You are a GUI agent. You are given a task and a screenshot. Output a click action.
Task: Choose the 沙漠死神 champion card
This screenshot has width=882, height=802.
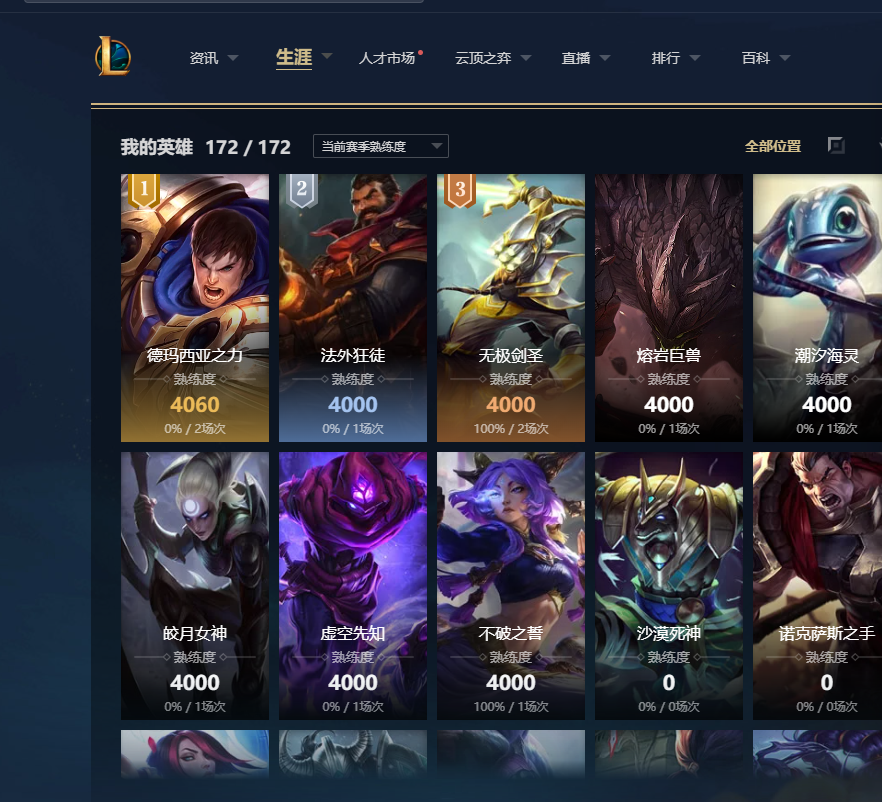(669, 585)
